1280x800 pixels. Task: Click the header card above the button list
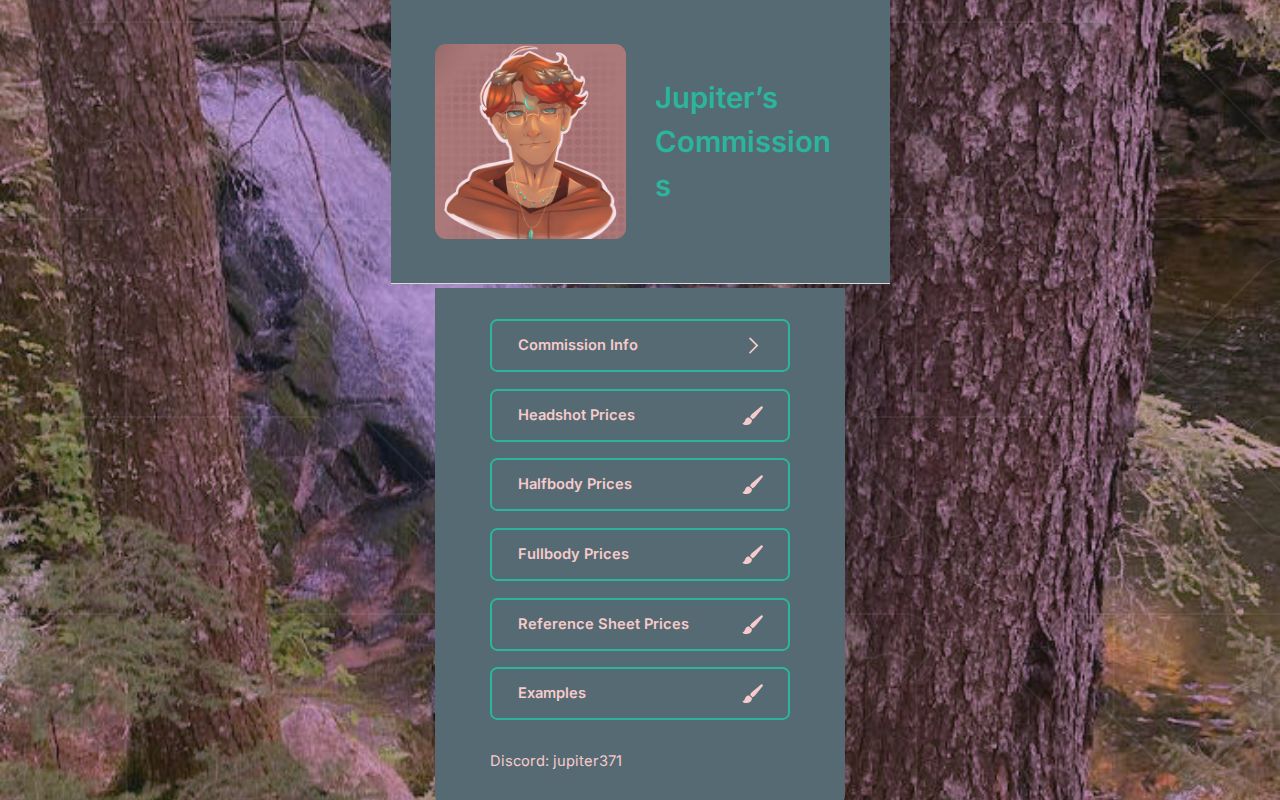tap(640, 141)
